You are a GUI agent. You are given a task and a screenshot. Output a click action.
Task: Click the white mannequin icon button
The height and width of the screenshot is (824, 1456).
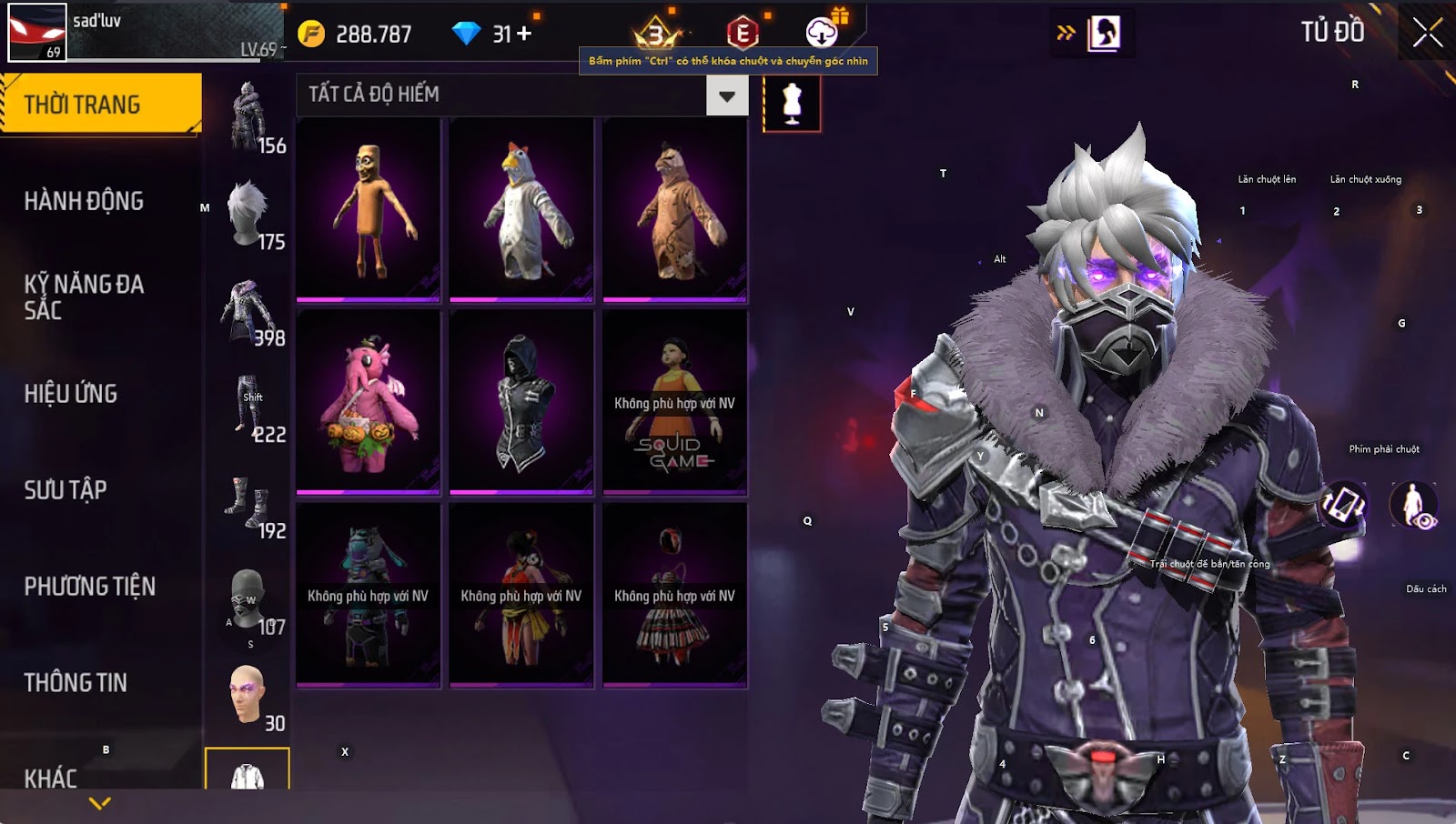[792, 103]
